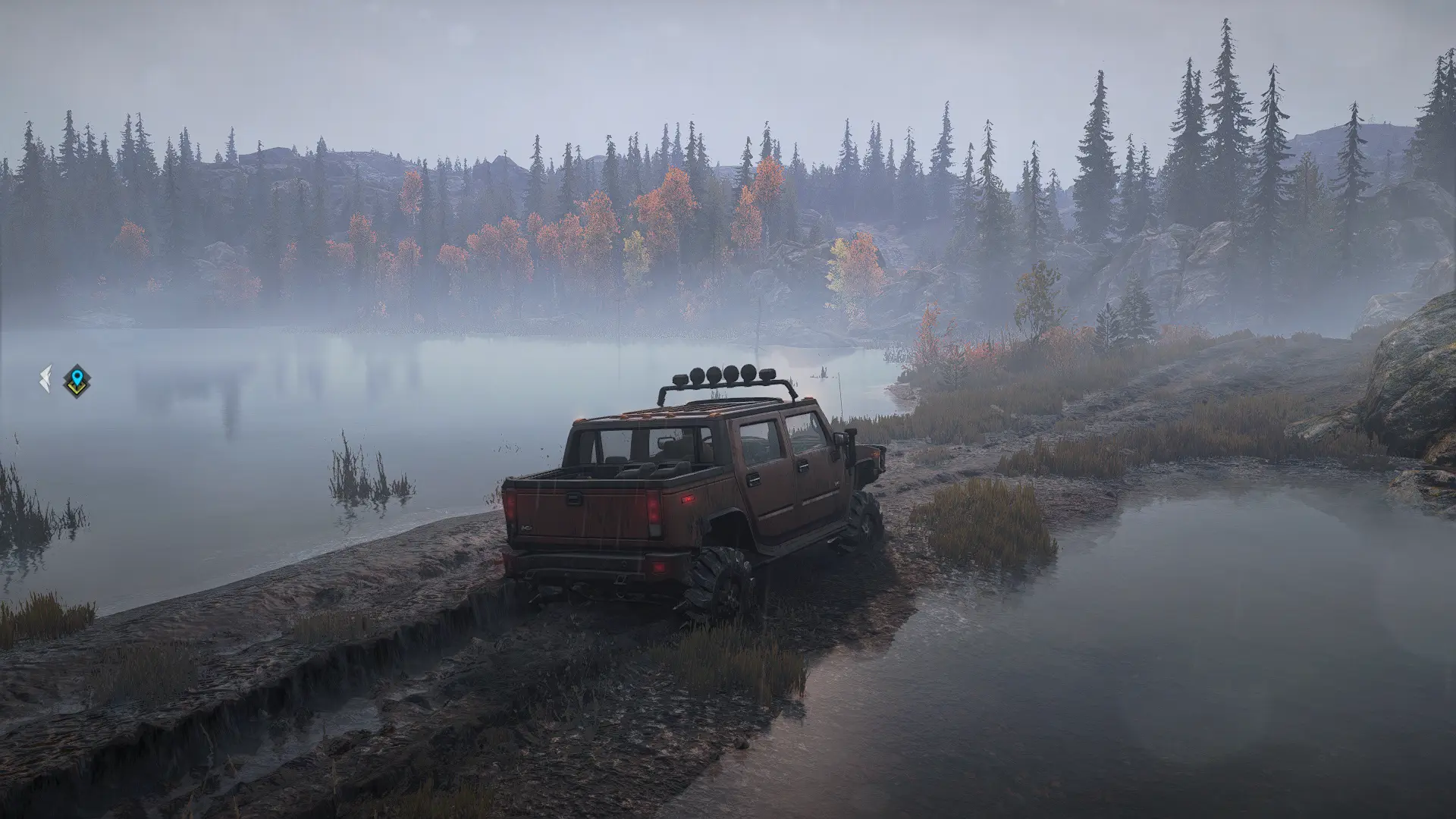This screenshot has width=1456, height=819.
Task: Click the blue waypoint pin marker icon
Action: 77,380
